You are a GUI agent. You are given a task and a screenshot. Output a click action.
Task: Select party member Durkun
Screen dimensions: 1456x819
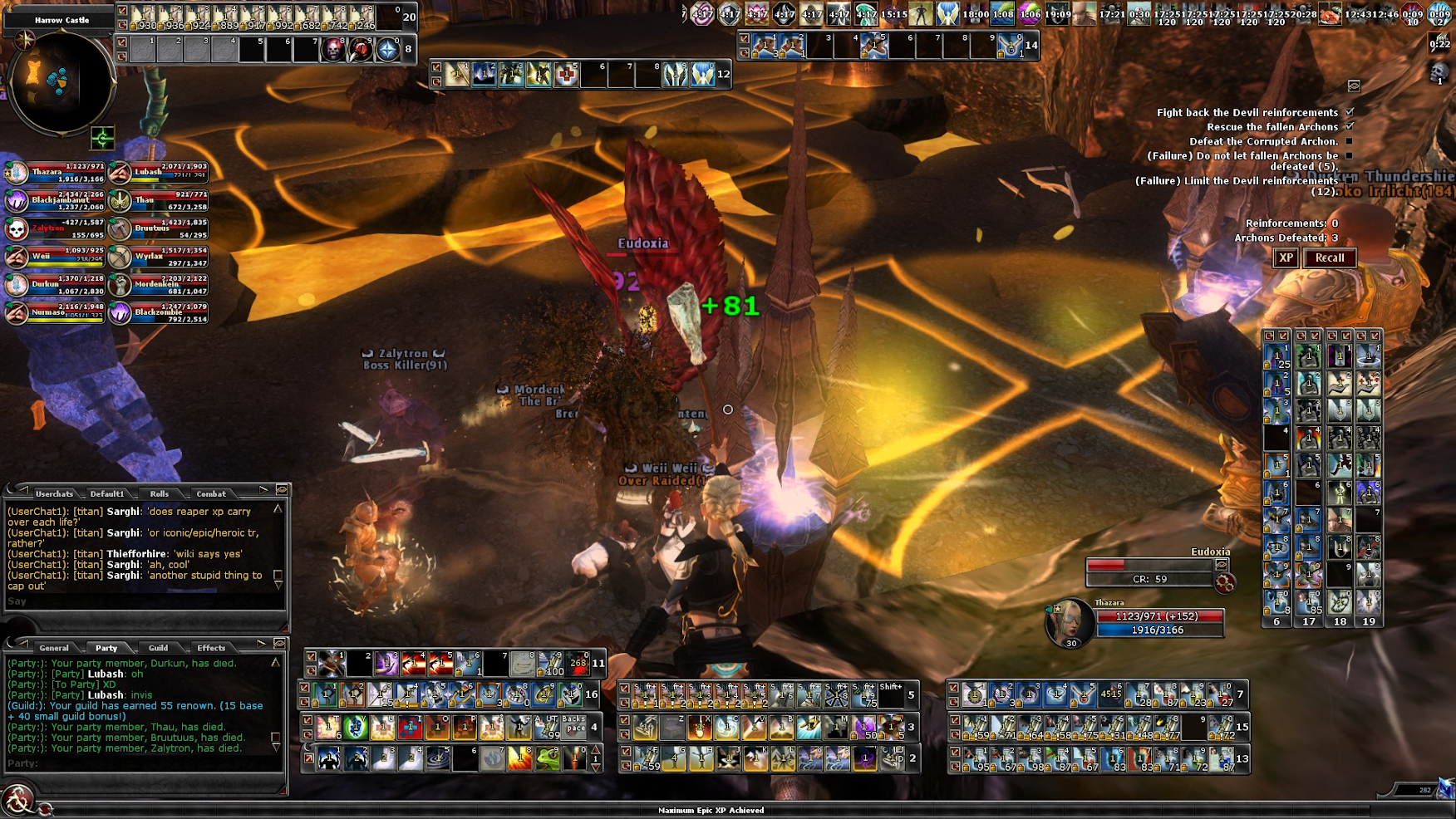point(55,285)
